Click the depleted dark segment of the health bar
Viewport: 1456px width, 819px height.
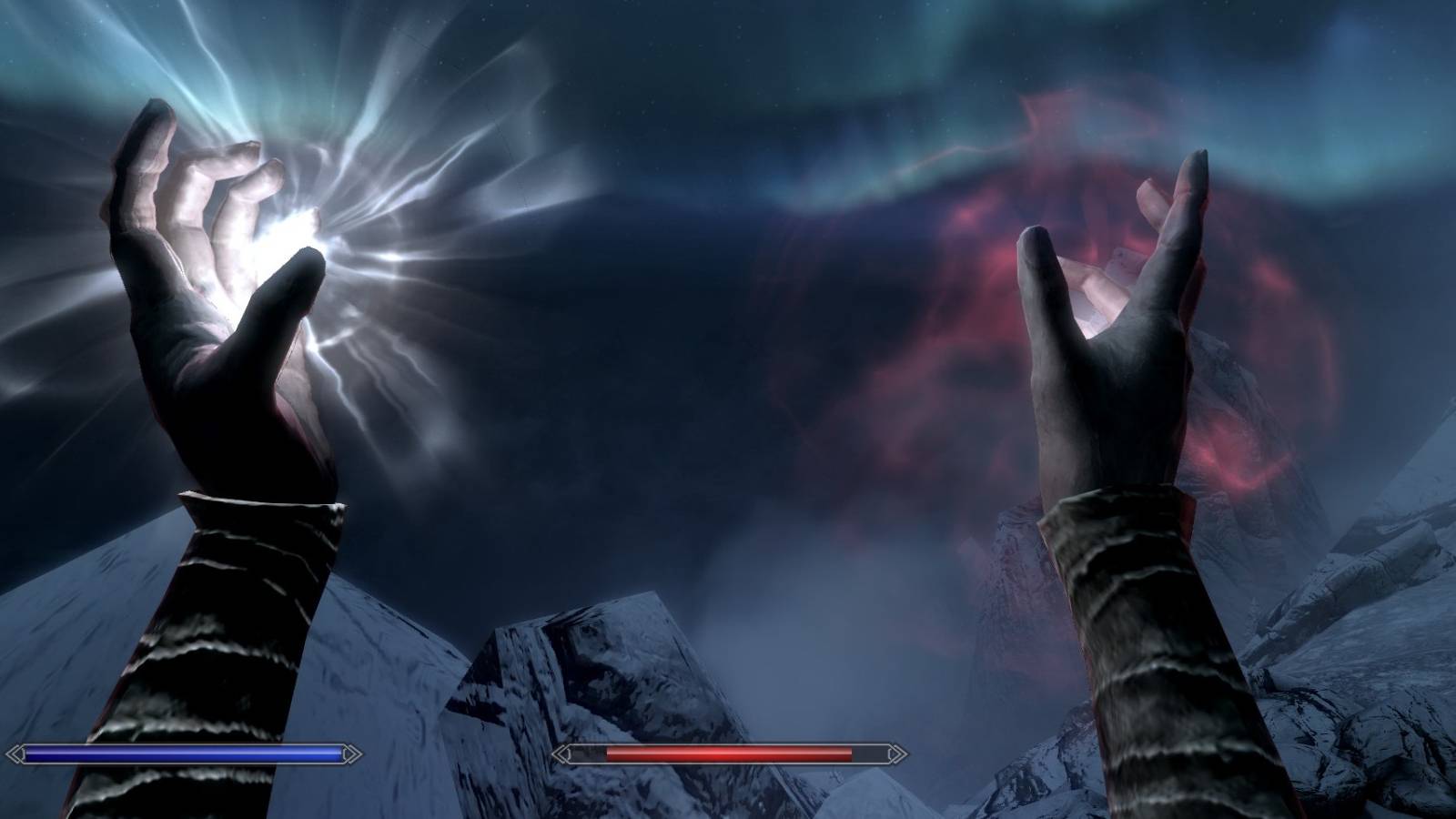(x=869, y=753)
